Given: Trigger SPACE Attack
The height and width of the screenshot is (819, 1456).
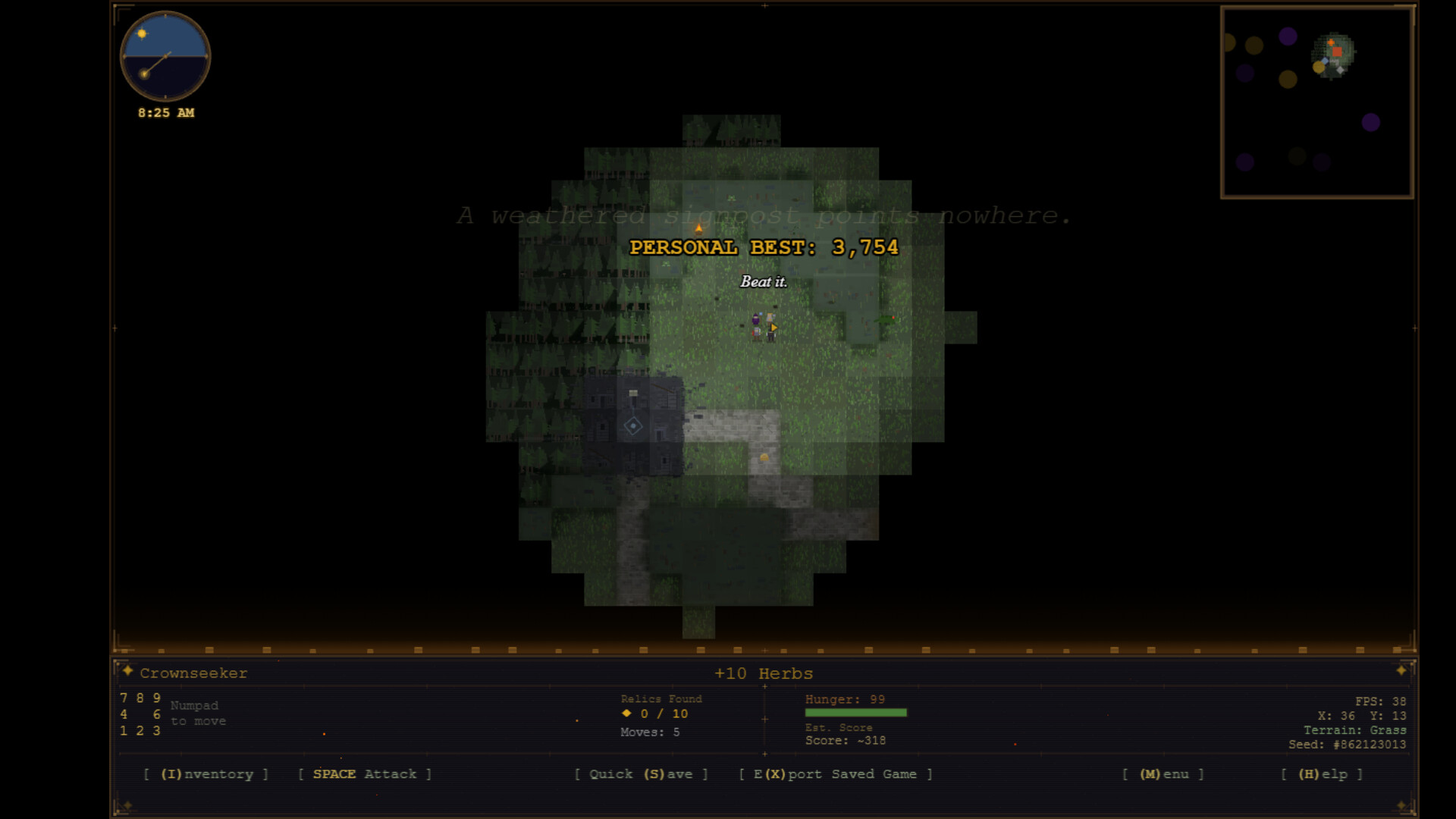Looking at the screenshot, I should [x=364, y=774].
